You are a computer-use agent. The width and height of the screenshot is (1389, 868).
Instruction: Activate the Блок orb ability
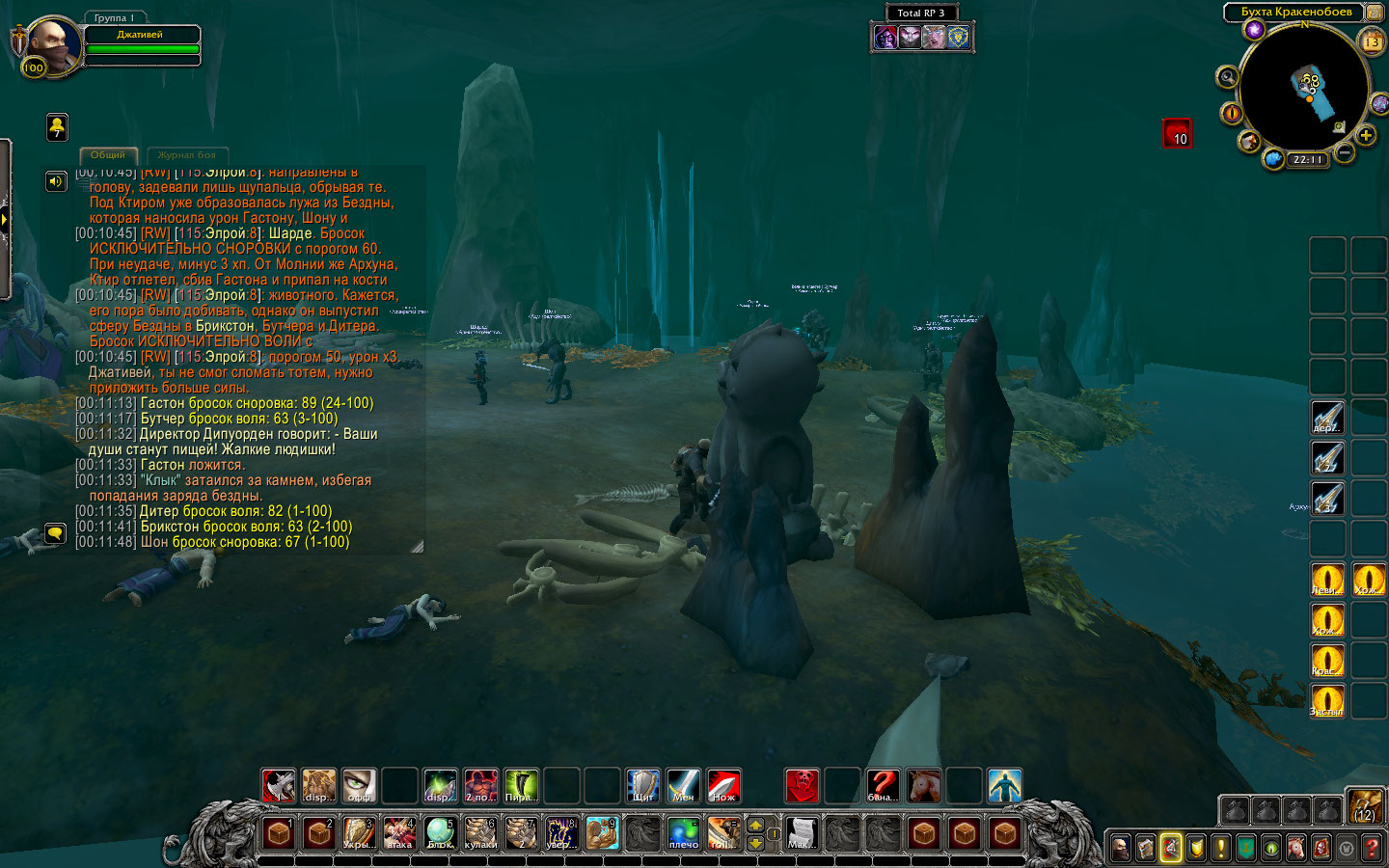[x=440, y=832]
